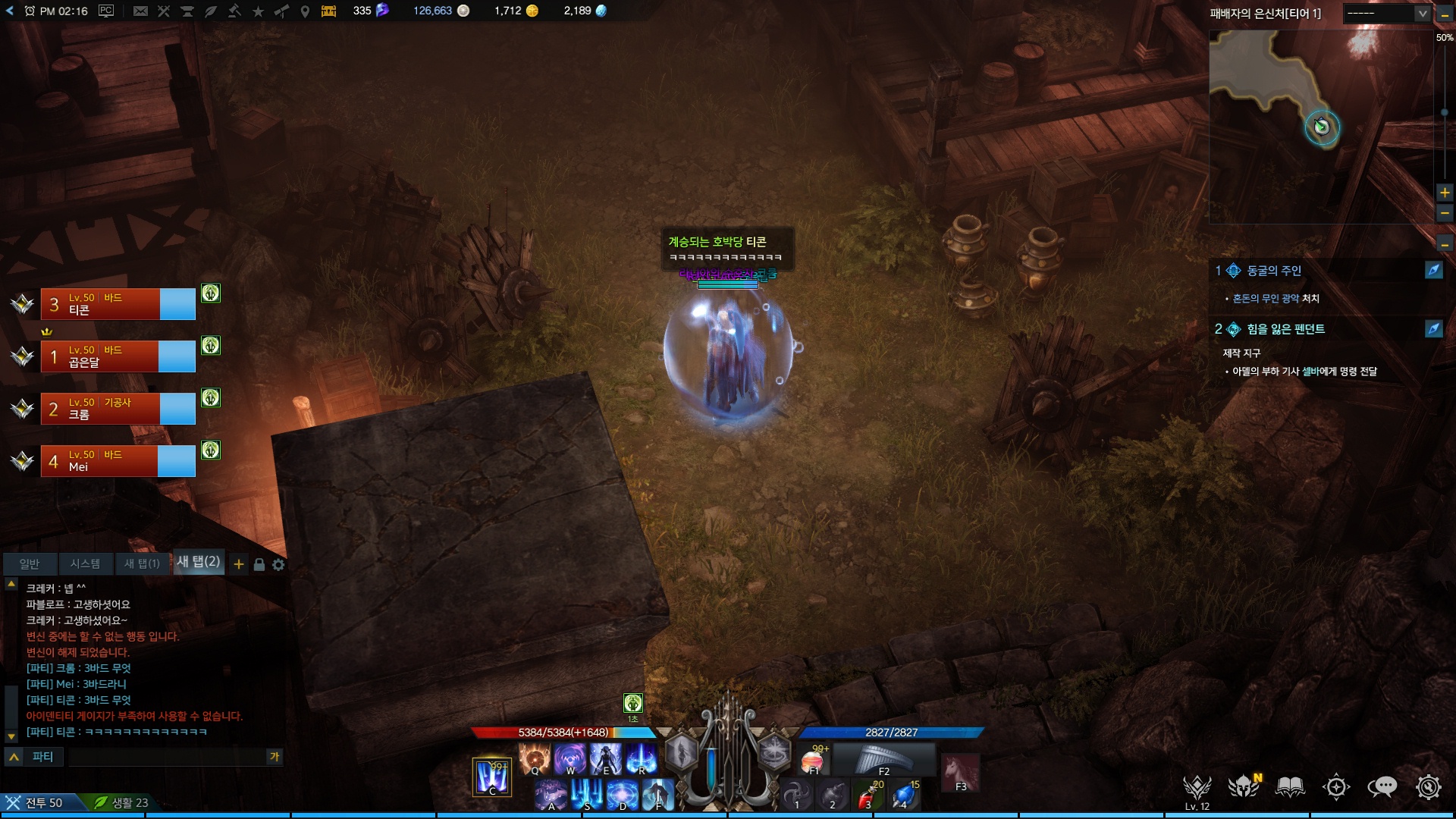Select quest 동굴의 주인 in tracker
The image size is (1456, 819).
(1274, 271)
